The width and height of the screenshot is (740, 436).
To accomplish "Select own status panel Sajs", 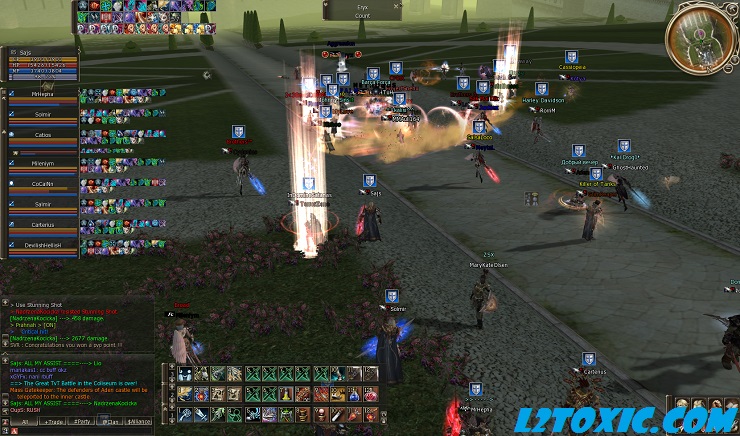I will 40,62.
